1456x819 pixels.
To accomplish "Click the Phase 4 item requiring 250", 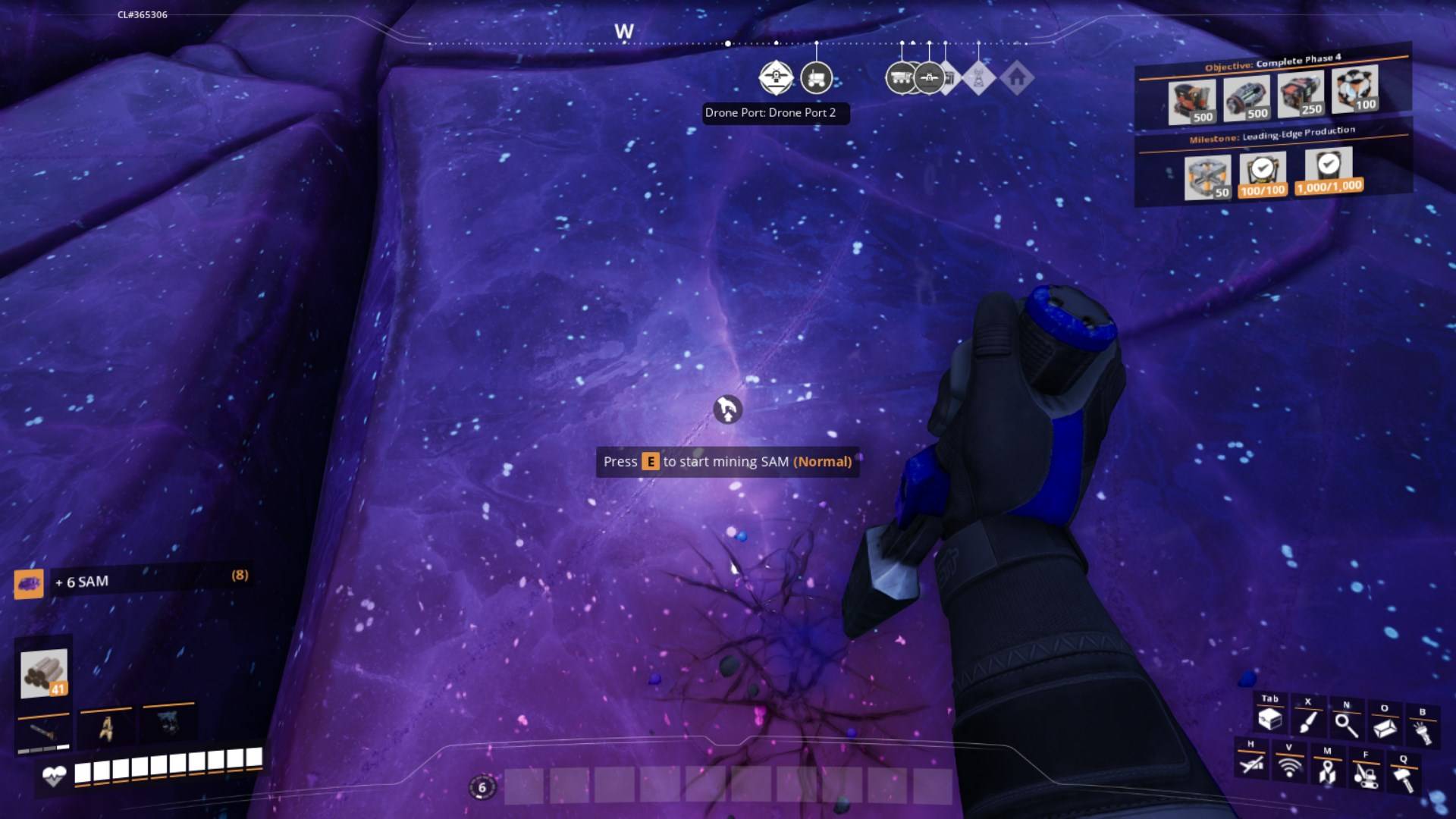I will pos(1301,94).
